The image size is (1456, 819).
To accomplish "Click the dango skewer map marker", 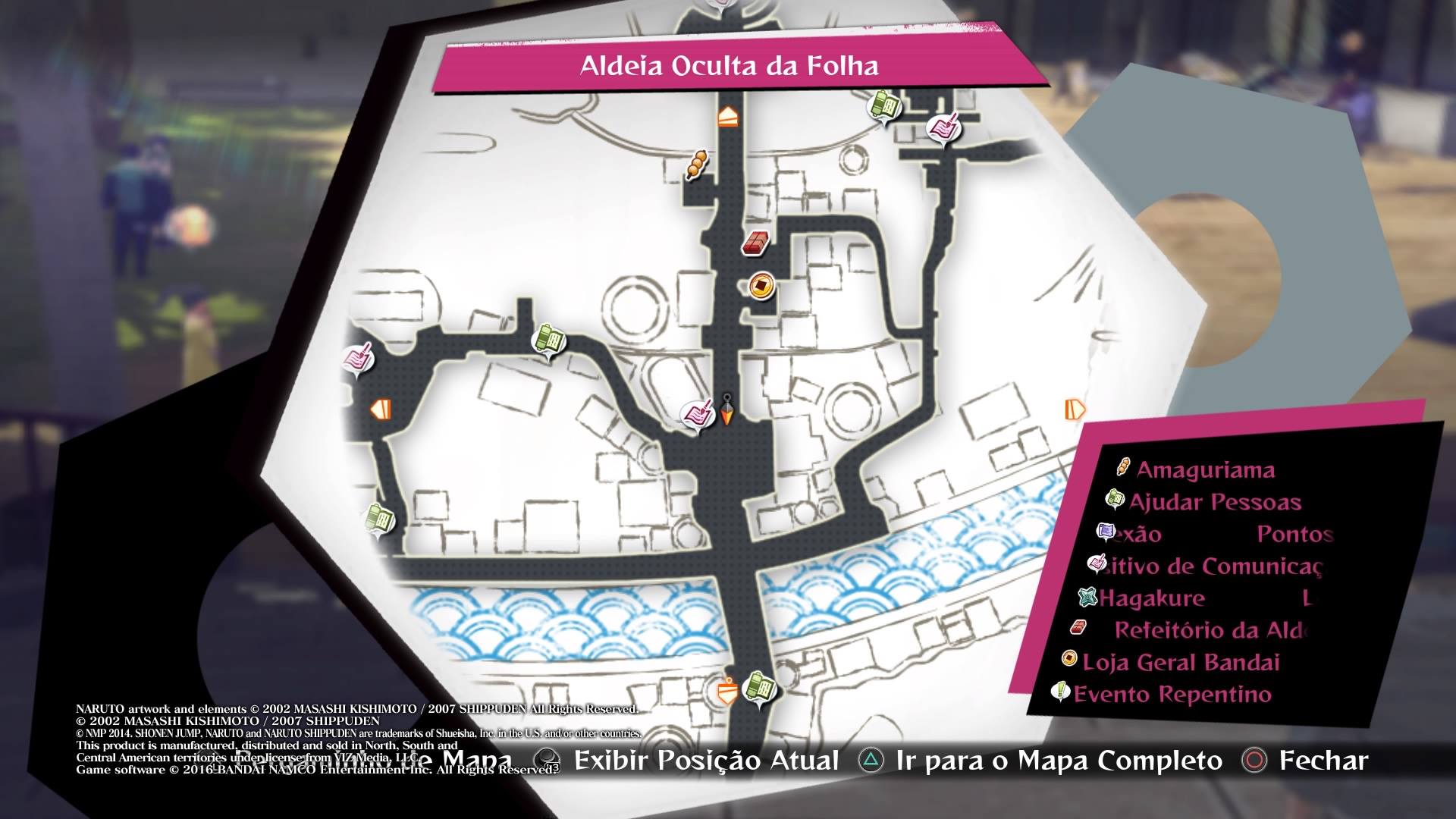I will tap(696, 164).
